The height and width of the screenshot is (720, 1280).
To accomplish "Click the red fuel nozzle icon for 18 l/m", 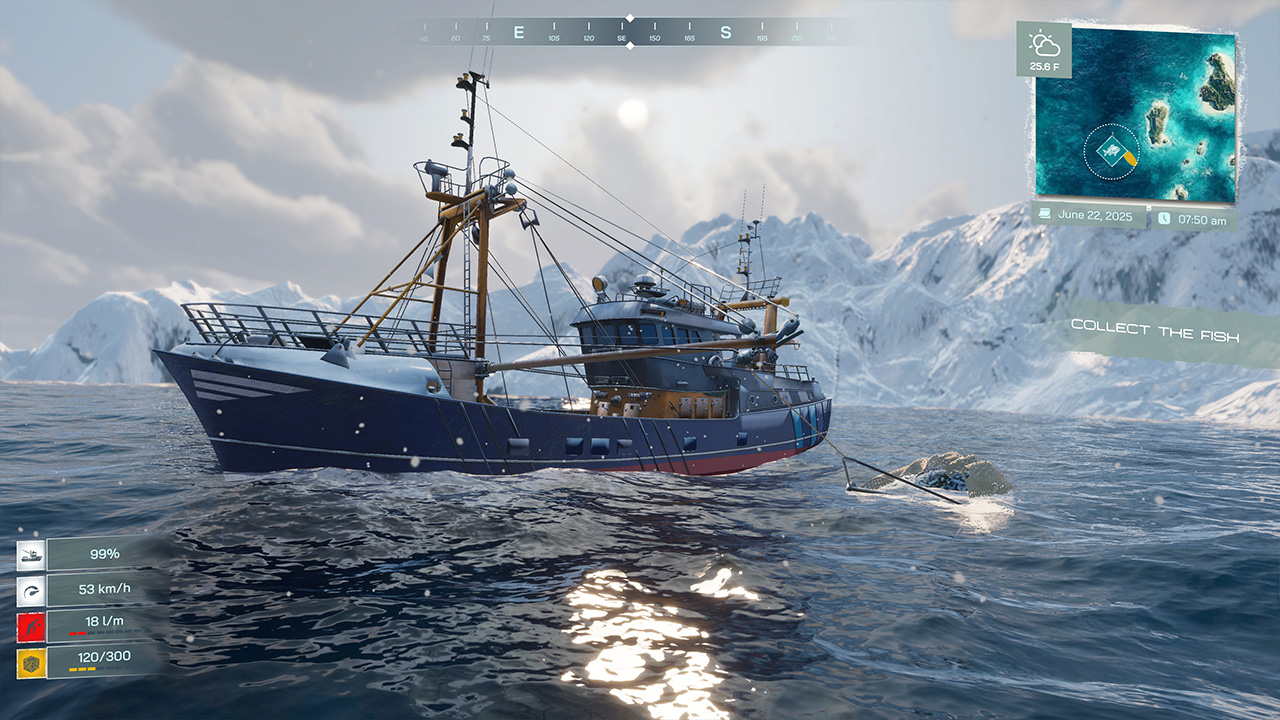I will click(x=30, y=625).
